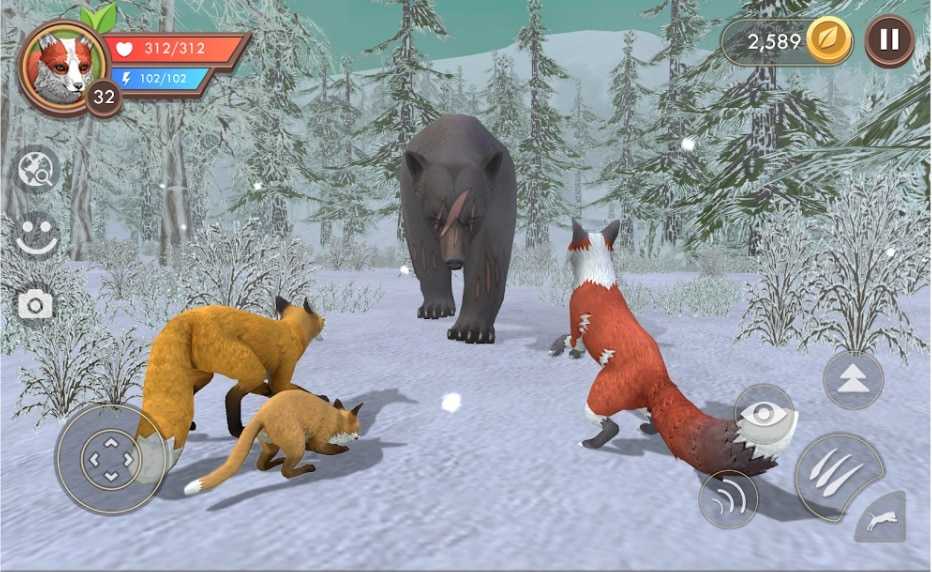Image resolution: width=932 pixels, height=572 pixels.
Task: Tap the gold leaf coin icon
Action: [828, 41]
